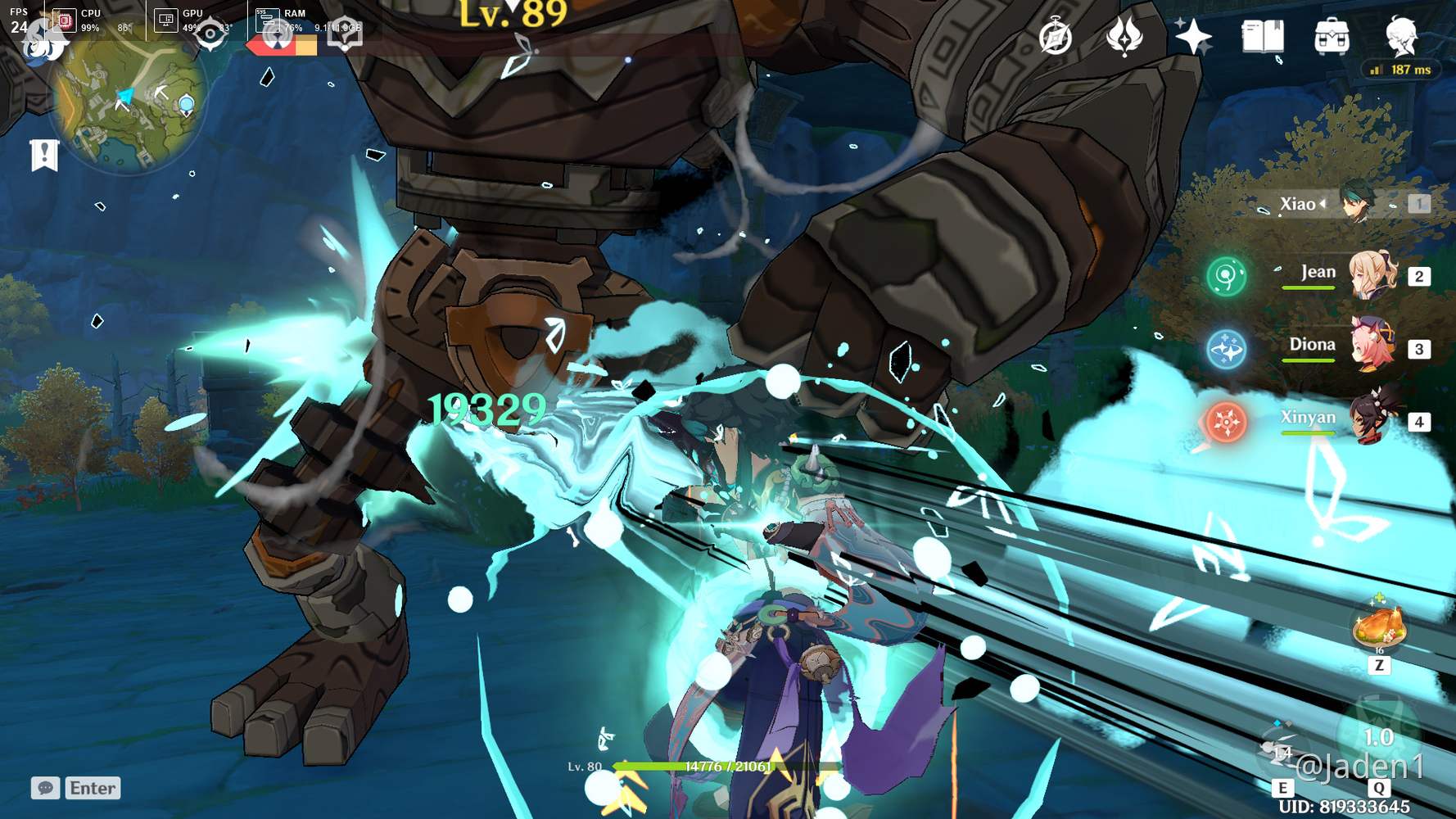Click Jean's Anemo burst indicator
Viewport: 1456px width, 819px height.
(x=1226, y=278)
